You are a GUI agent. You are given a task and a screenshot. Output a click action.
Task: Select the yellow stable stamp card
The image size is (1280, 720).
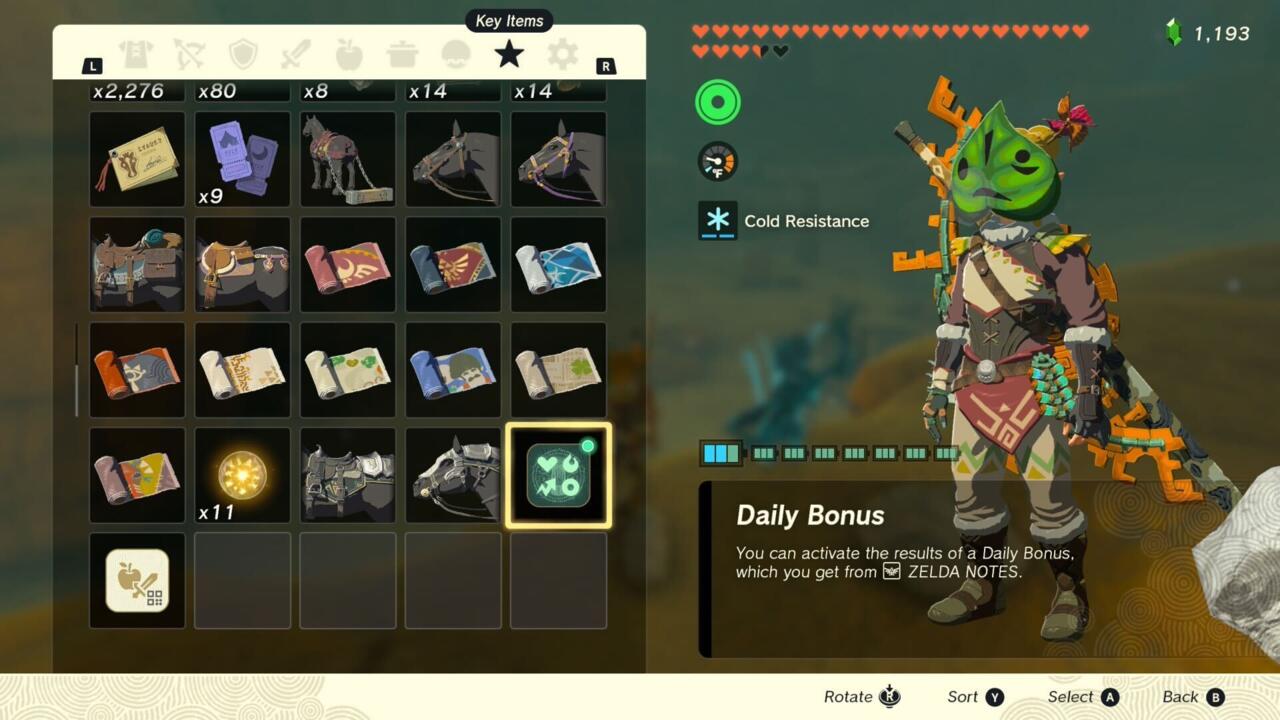point(137,159)
